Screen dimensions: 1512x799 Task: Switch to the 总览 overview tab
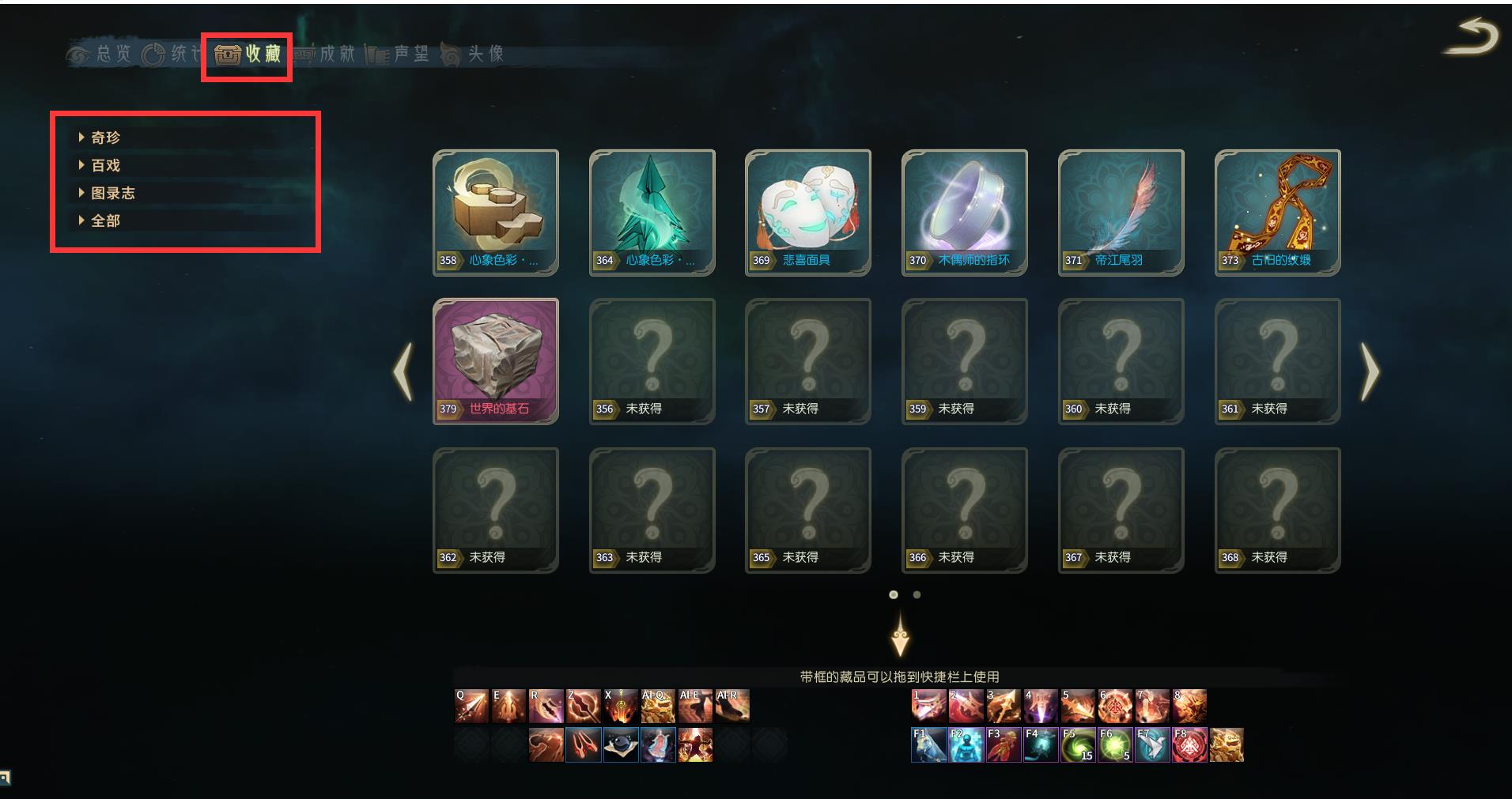100,54
